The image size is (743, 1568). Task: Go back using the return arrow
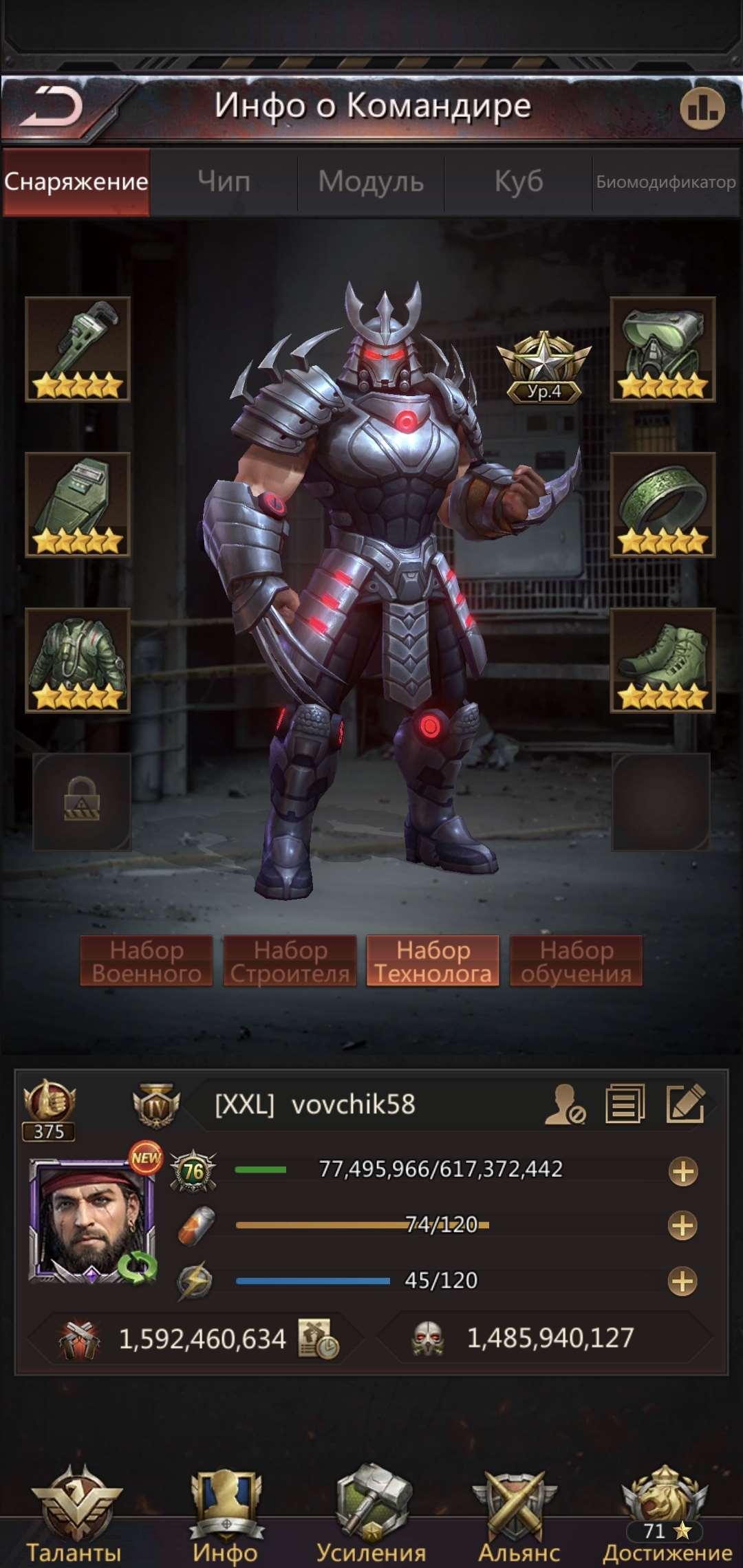[x=52, y=107]
